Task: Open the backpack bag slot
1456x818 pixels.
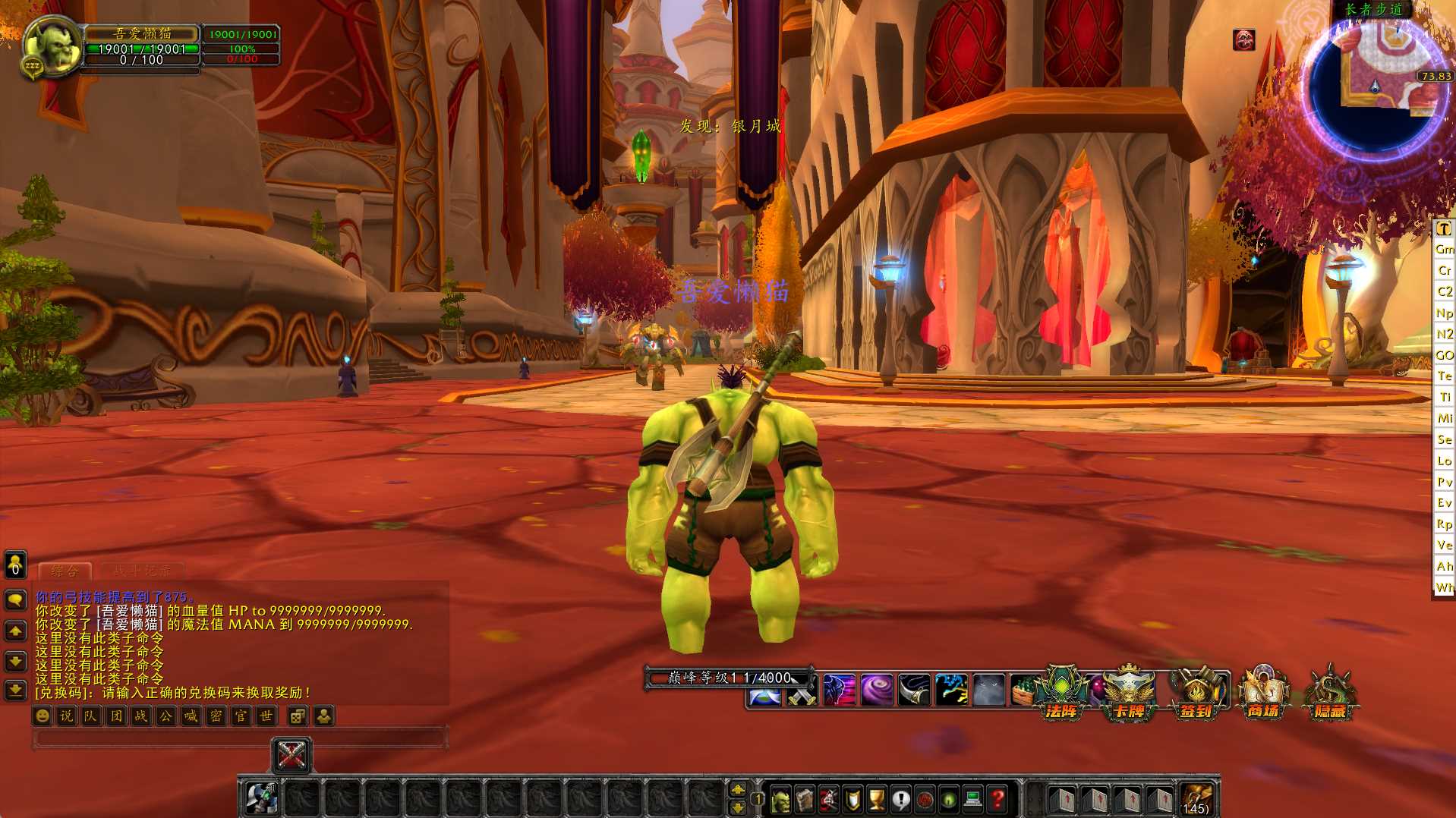Action: pyautogui.click(x=1196, y=798)
